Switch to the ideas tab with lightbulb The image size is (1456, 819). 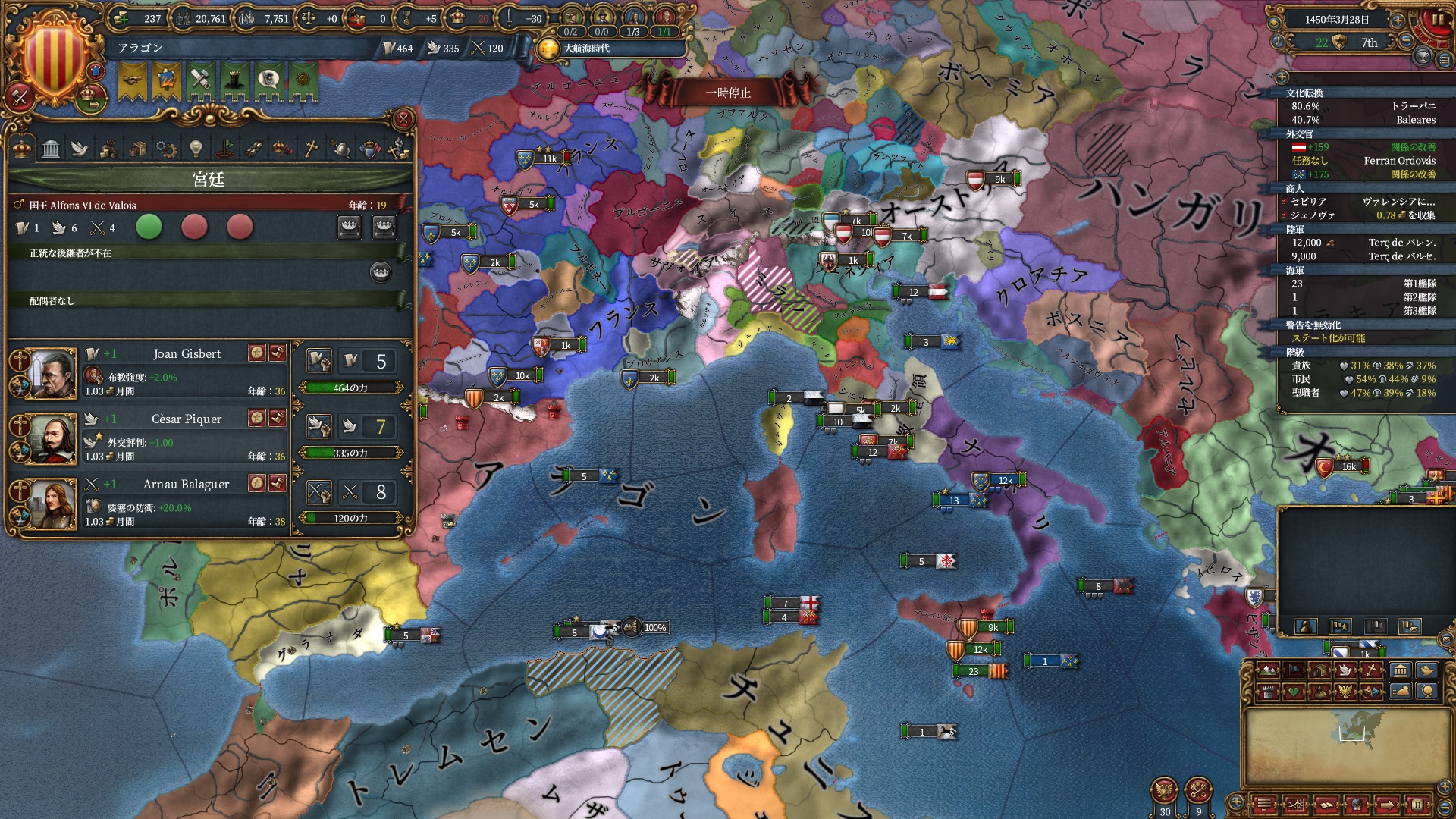(196, 149)
